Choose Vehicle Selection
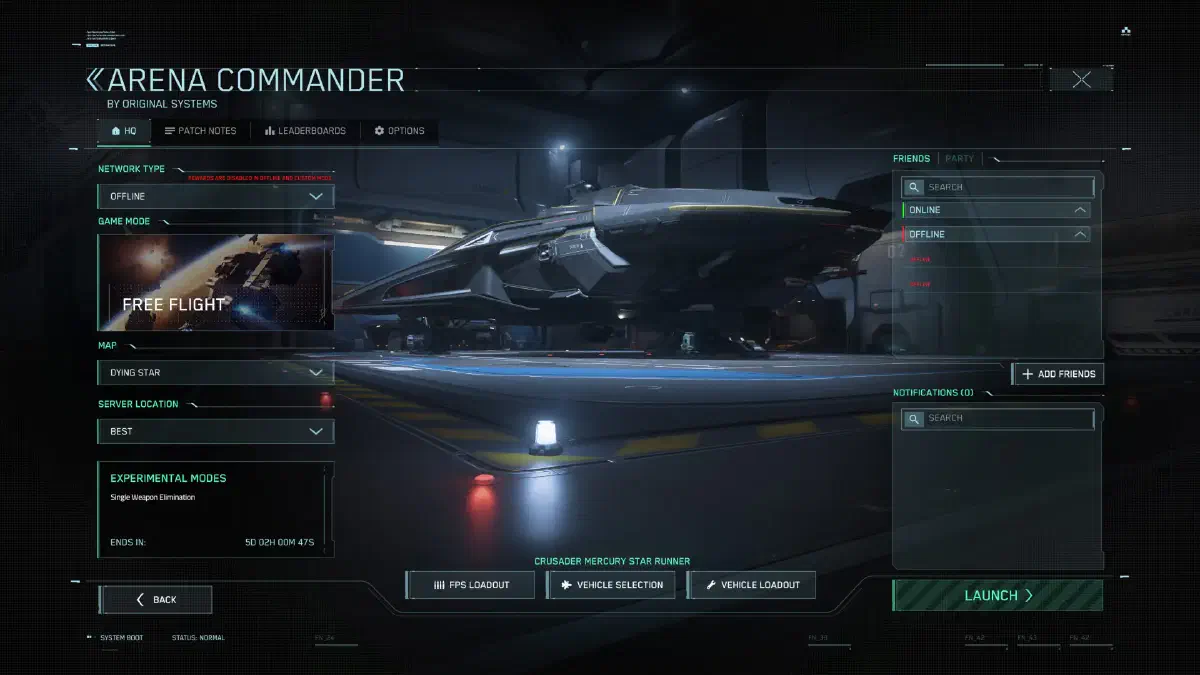The image size is (1200, 675). (x=611, y=585)
